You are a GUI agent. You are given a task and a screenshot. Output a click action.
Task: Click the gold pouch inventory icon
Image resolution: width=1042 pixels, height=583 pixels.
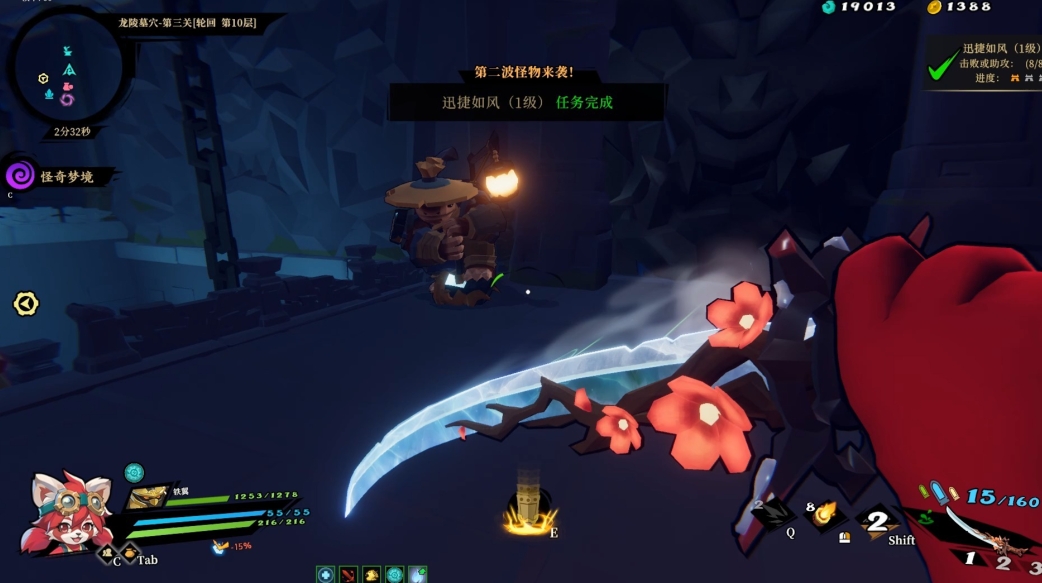(x=129, y=552)
